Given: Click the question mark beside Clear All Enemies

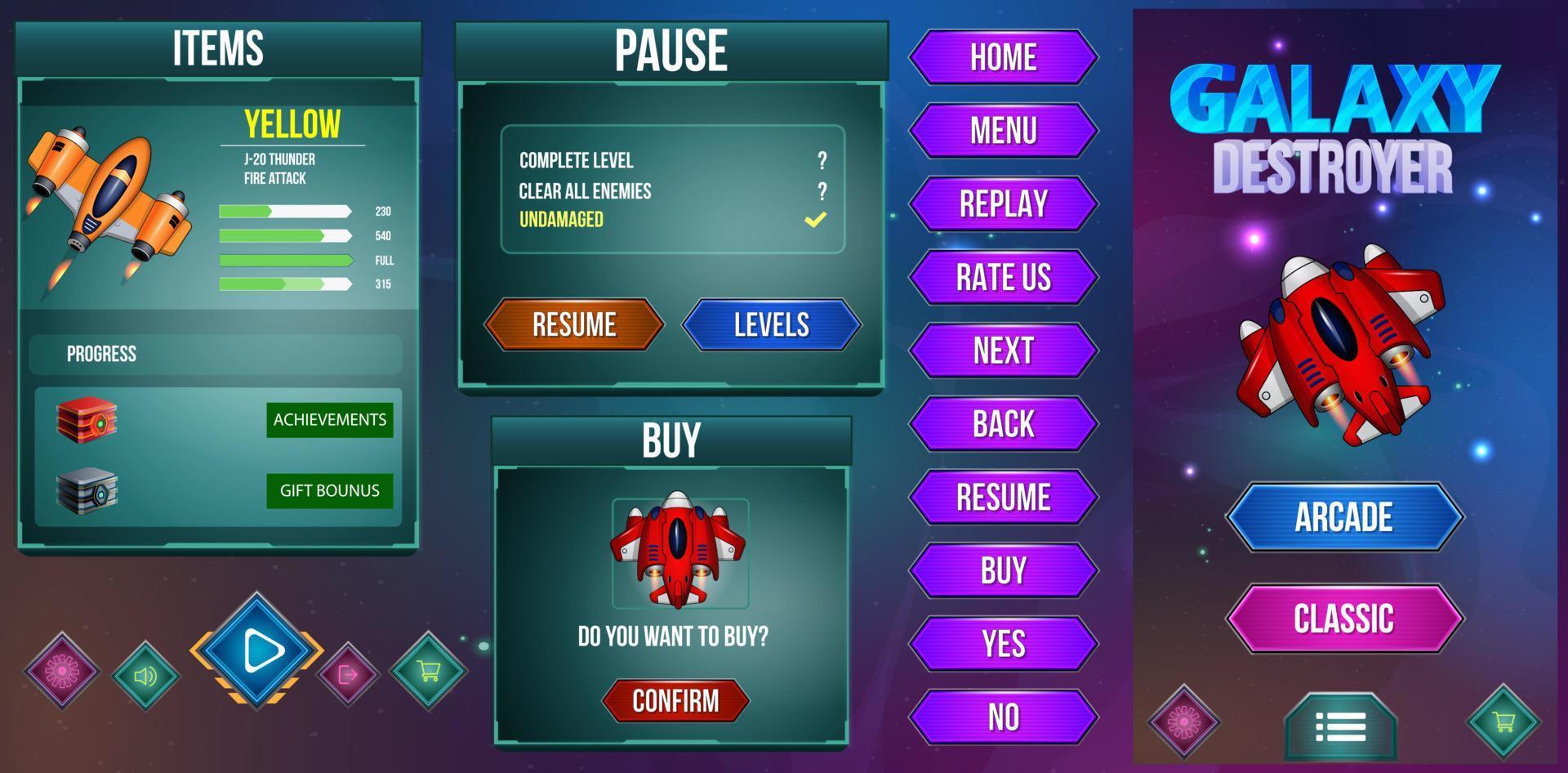Looking at the screenshot, I should coord(820,190).
